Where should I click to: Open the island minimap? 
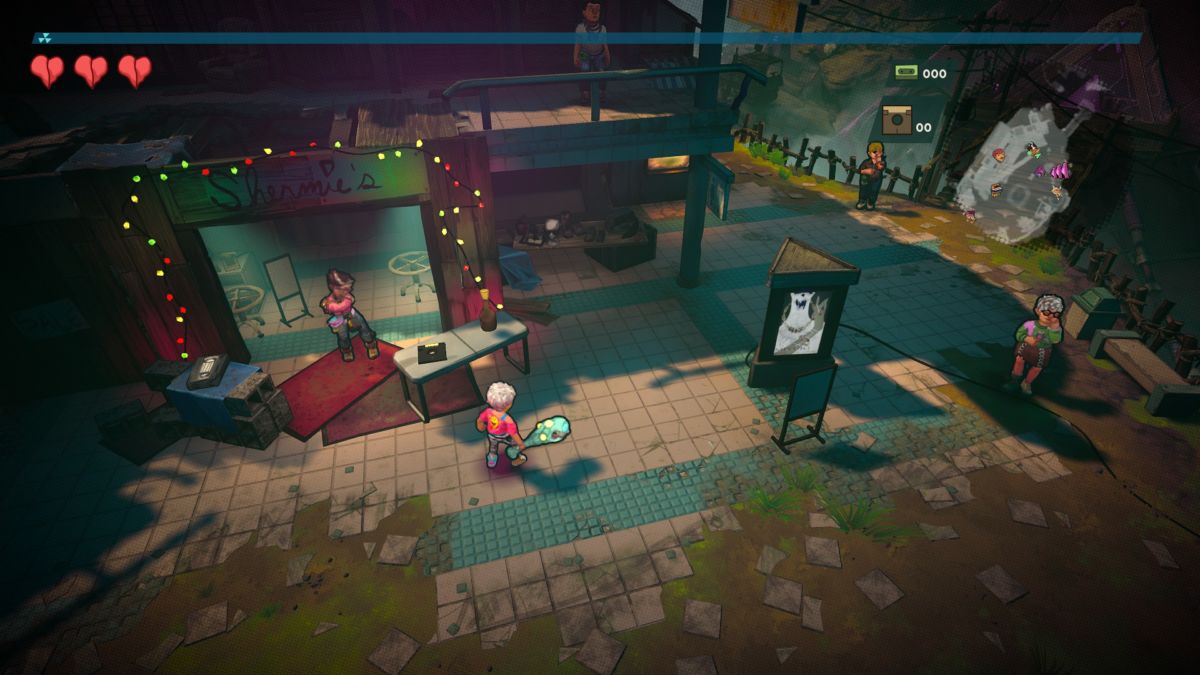(1018, 172)
